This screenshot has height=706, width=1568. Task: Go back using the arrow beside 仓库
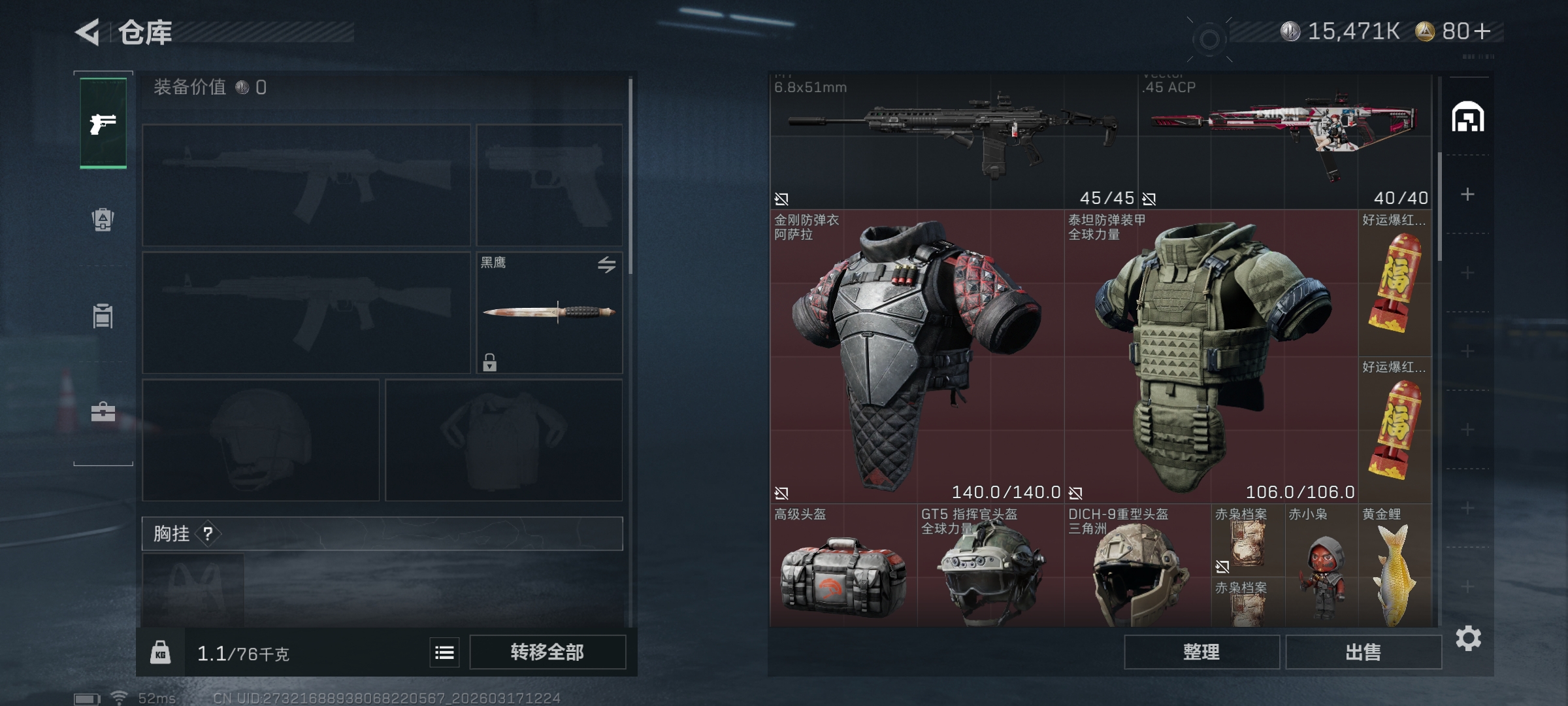[88, 32]
